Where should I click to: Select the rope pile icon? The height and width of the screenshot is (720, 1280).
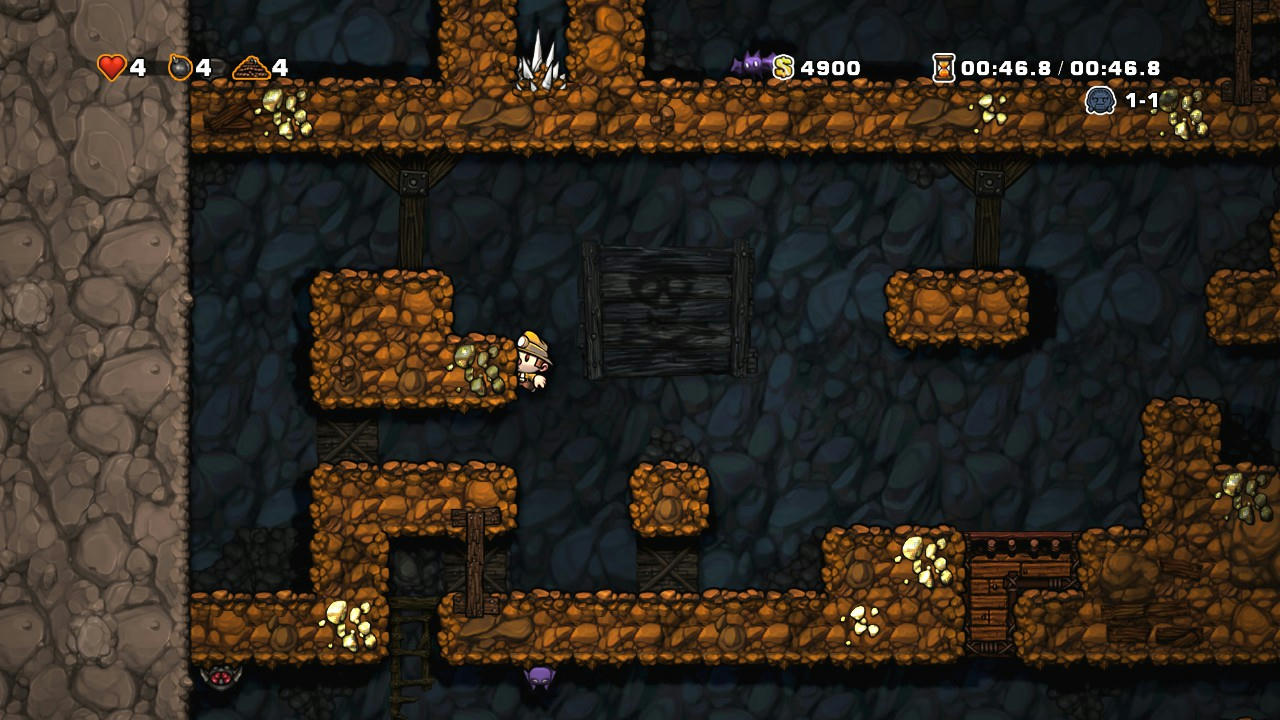point(251,68)
